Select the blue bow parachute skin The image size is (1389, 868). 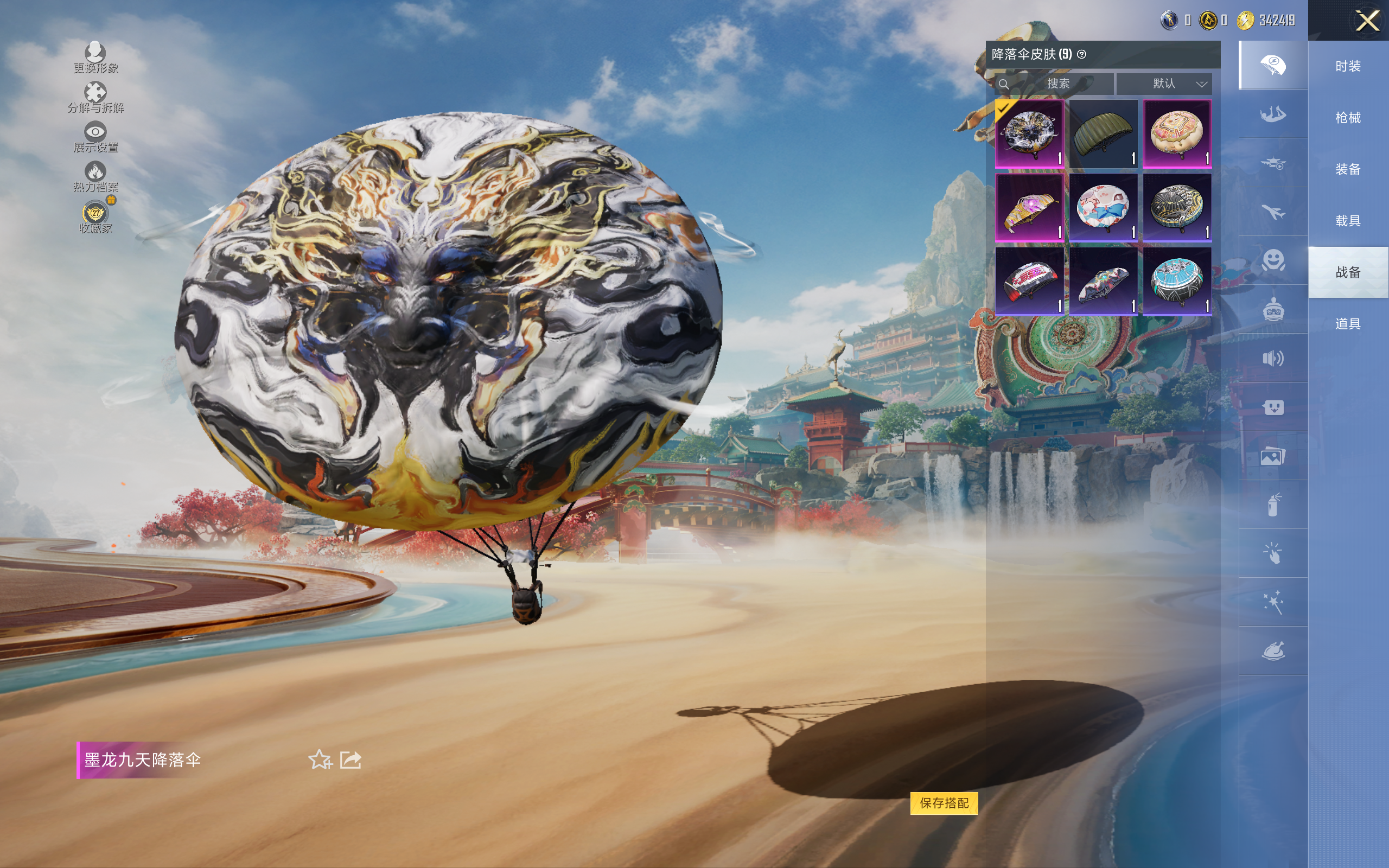[x=1103, y=207]
